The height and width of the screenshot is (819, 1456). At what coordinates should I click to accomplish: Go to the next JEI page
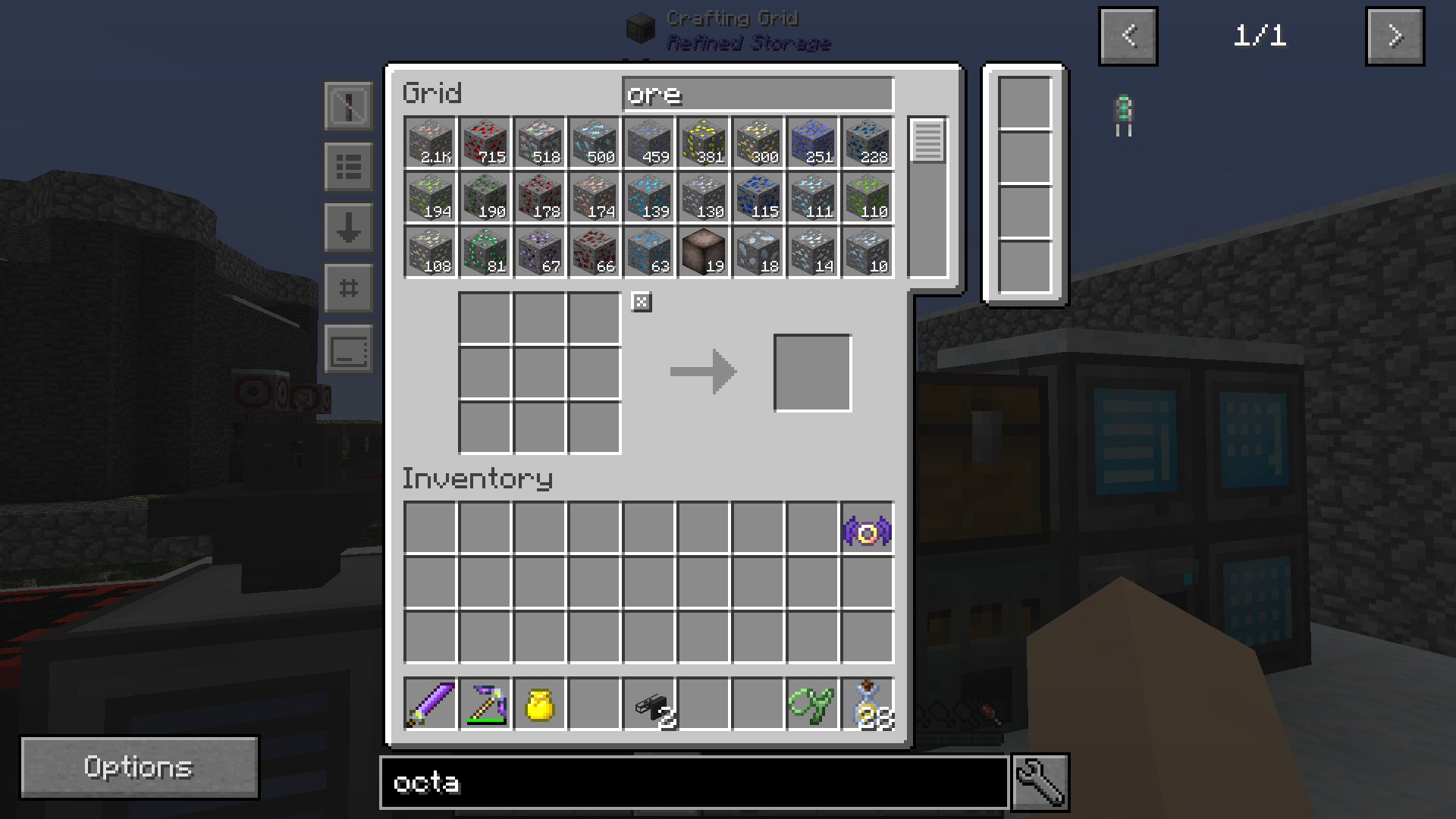pyautogui.click(x=1394, y=36)
